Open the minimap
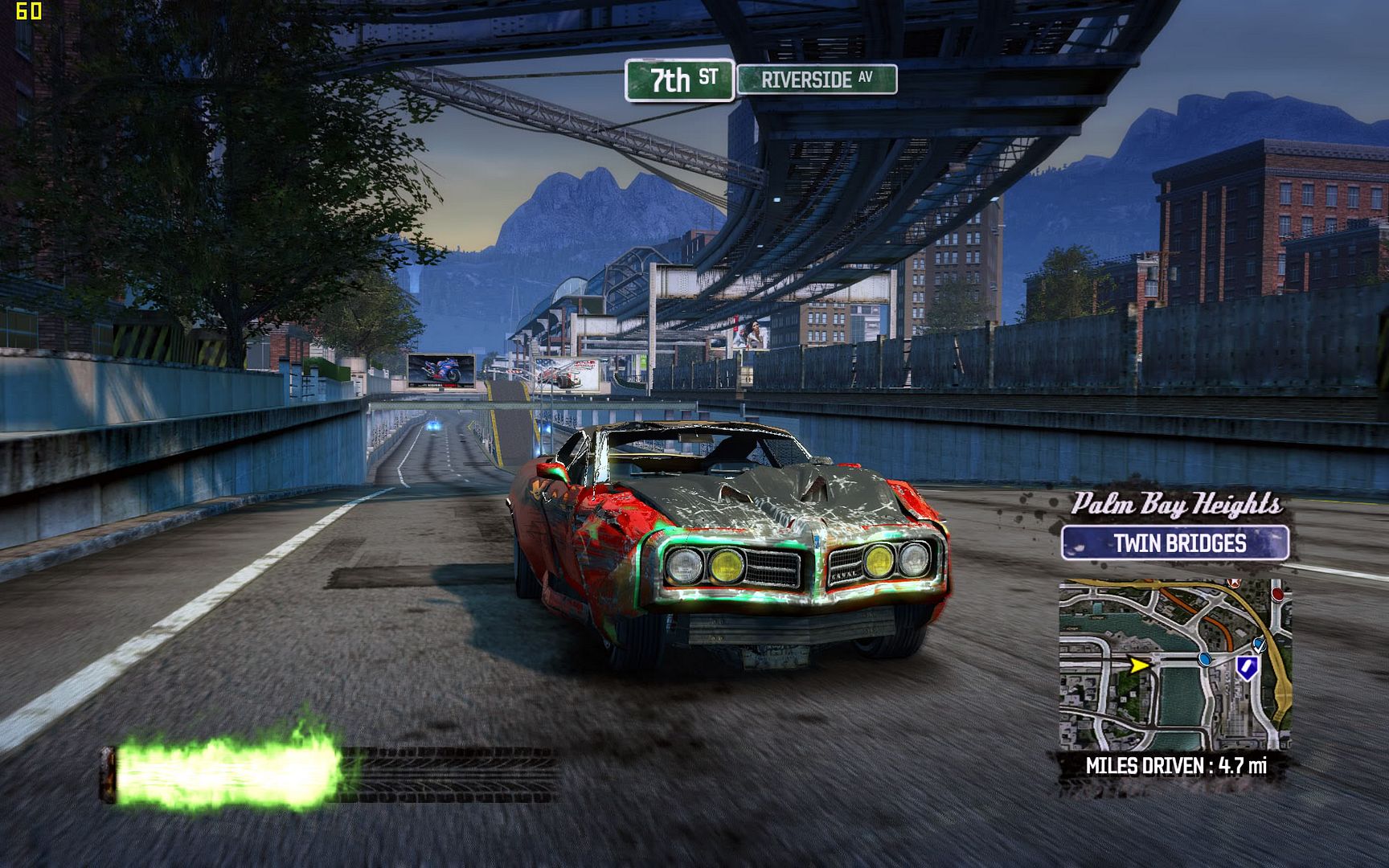Viewport: 1389px width, 868px height. (1174, 664)
